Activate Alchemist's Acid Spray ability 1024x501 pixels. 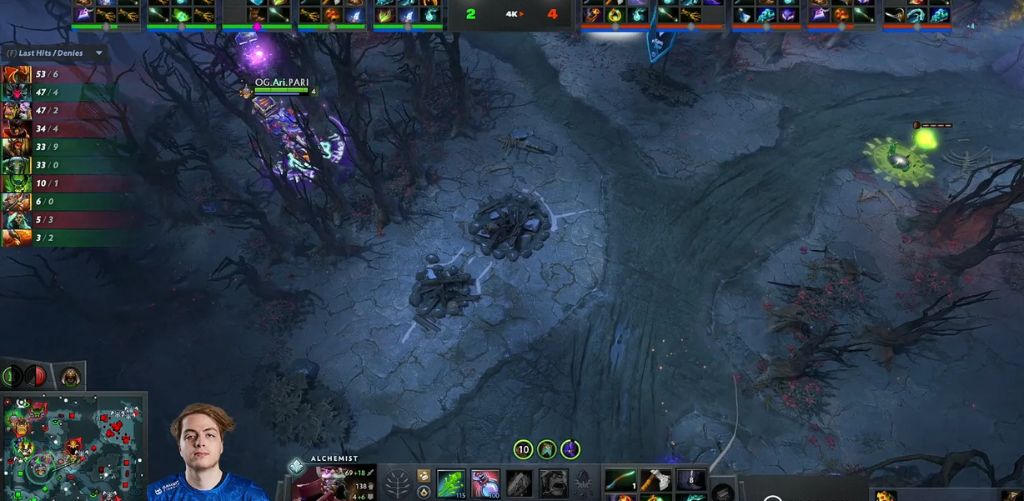coord(450,483)
